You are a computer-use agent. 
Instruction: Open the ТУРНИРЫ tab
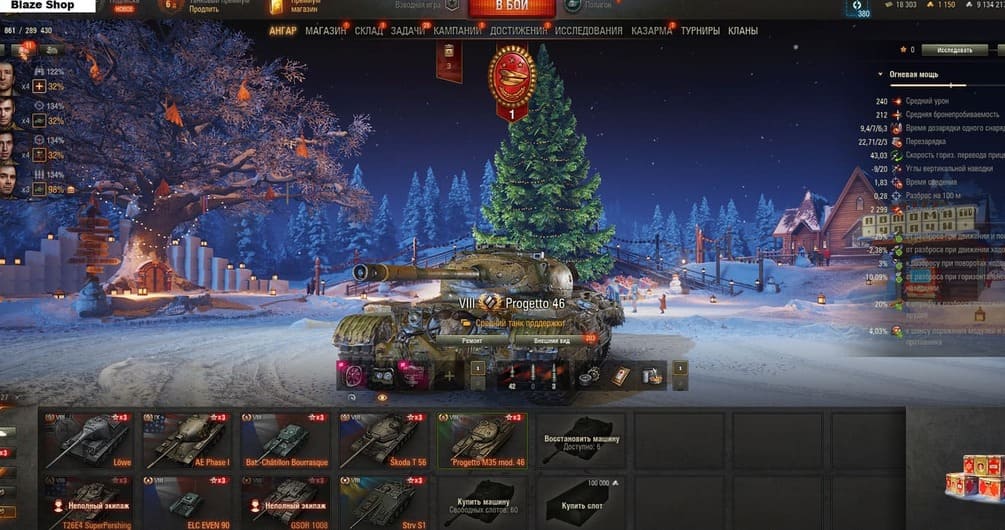coord(700,31)
